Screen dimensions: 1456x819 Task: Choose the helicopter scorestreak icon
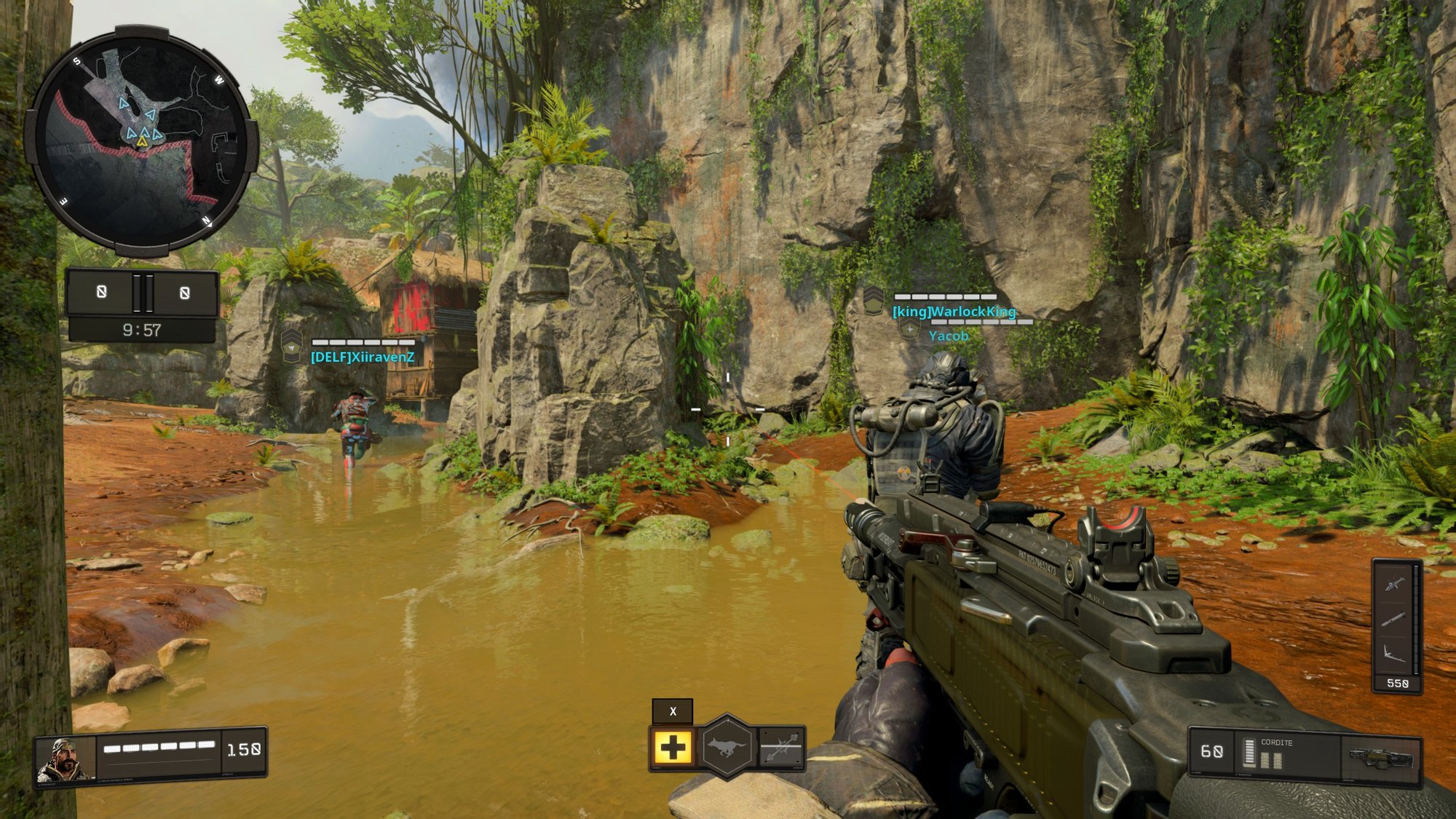(1395, 583)
